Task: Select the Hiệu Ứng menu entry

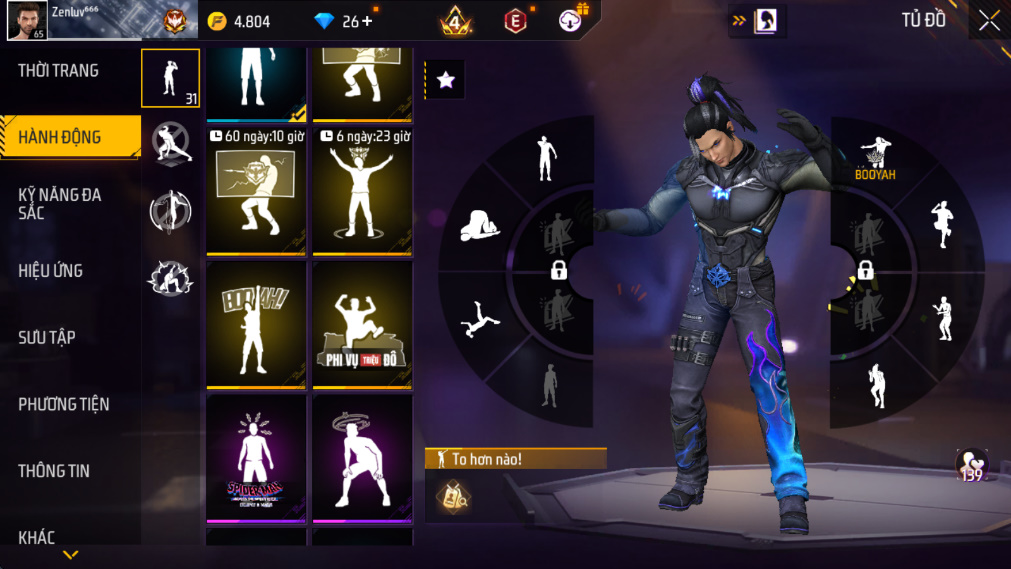Action: (51, 271)
